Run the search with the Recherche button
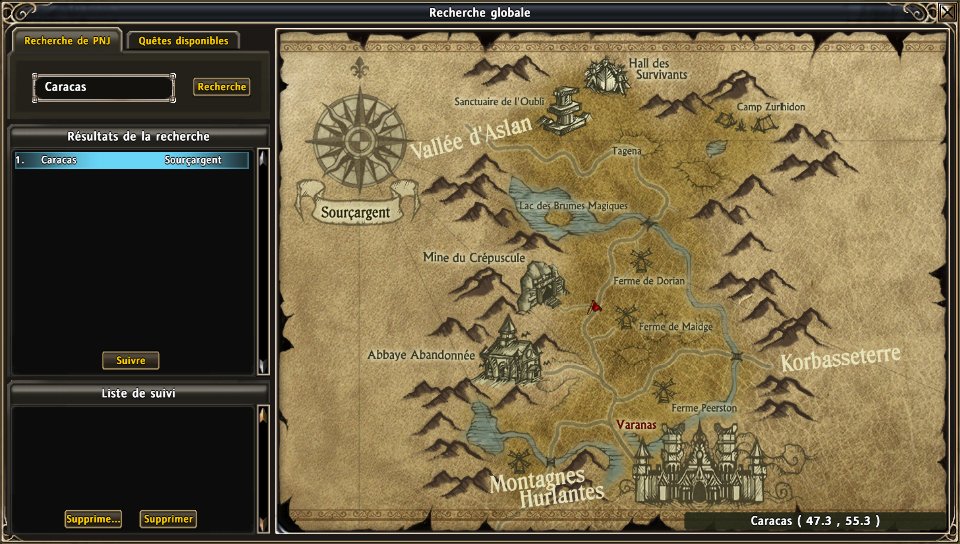This screenshot has height=544, width=960. (221, 87)
